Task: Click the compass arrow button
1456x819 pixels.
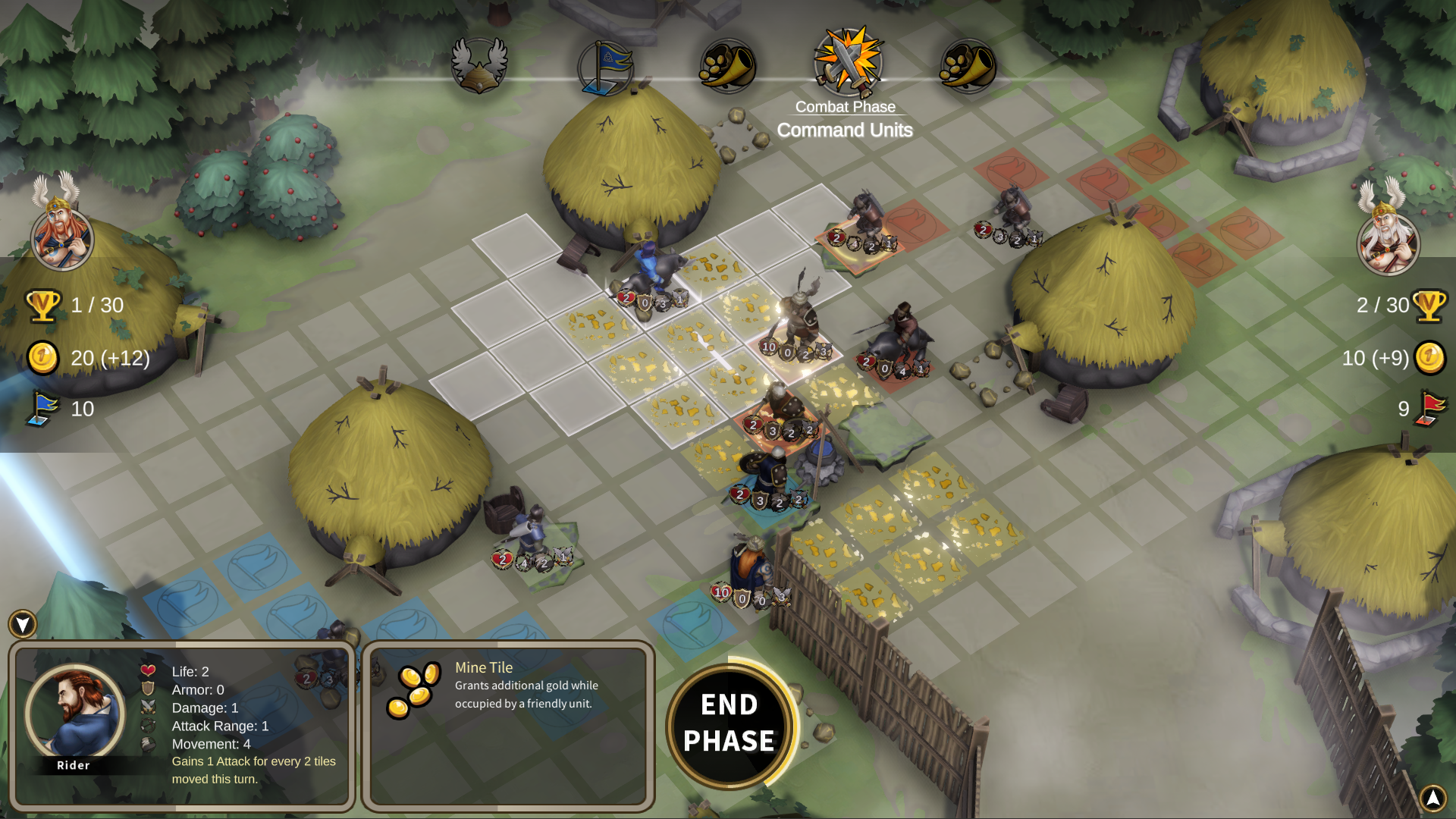Action: 1432,797
